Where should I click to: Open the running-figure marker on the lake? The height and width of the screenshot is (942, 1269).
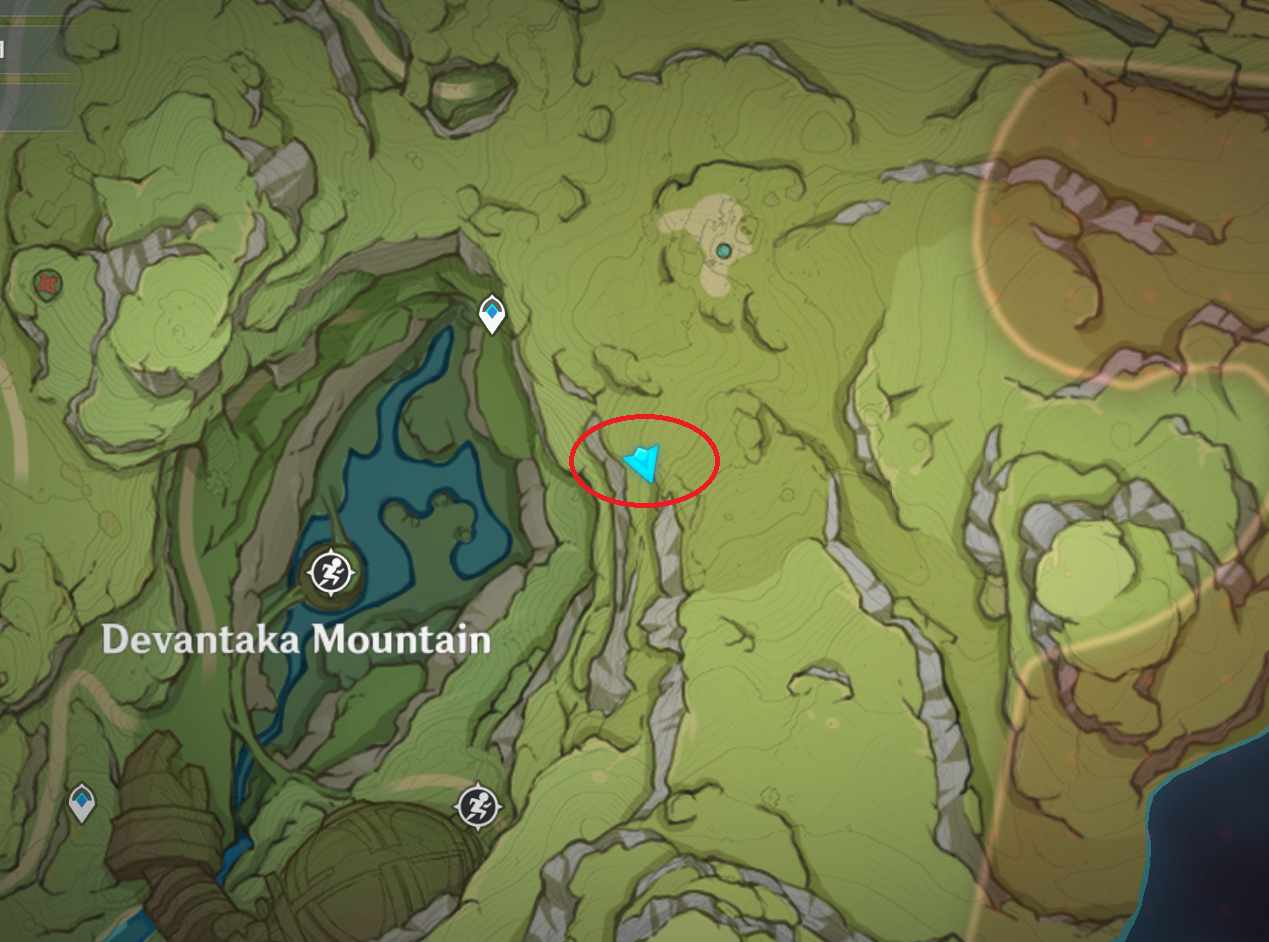[328, 573]
